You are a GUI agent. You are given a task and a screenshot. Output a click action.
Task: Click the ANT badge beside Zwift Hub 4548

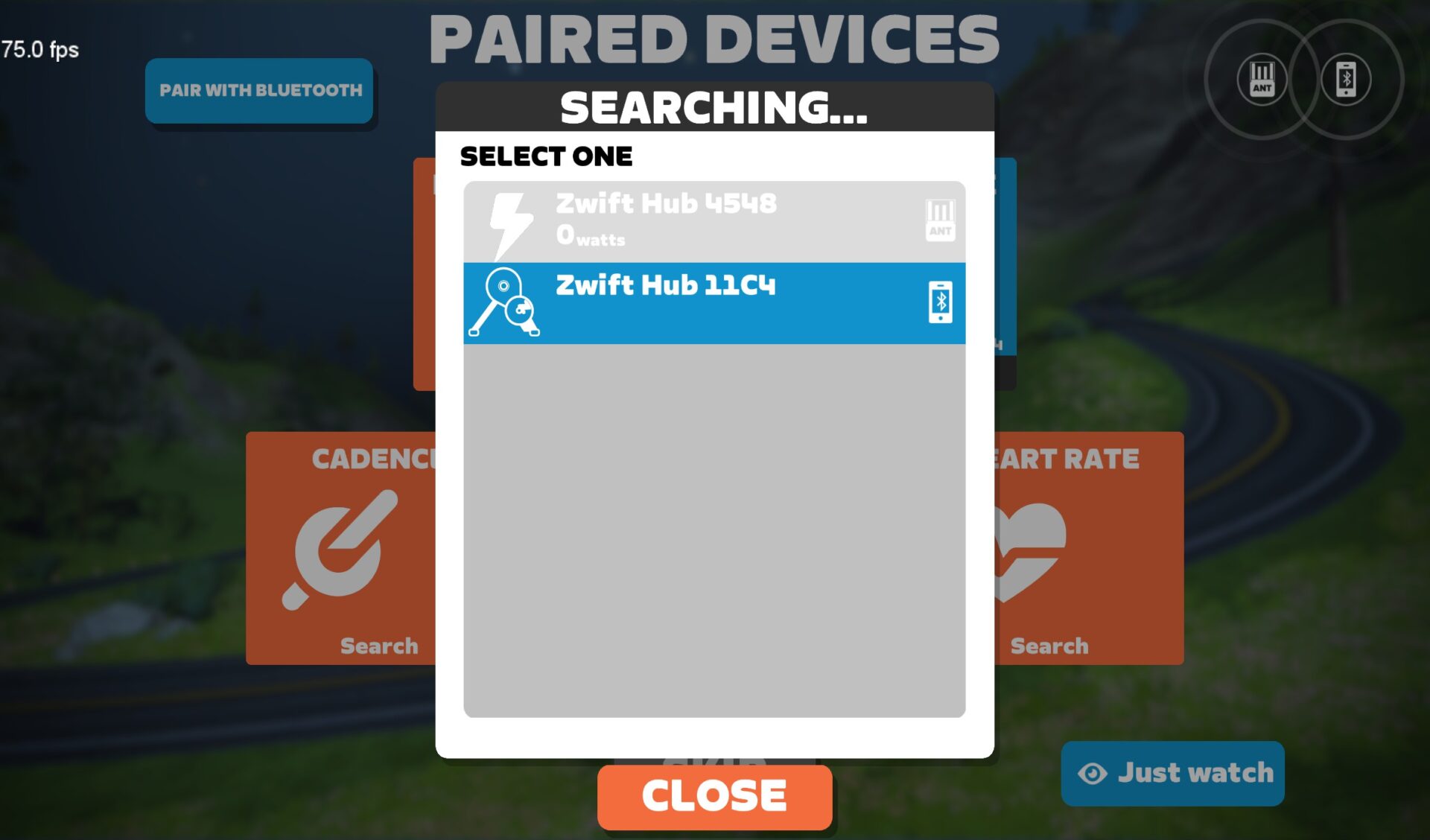click(x=940, y=220)
